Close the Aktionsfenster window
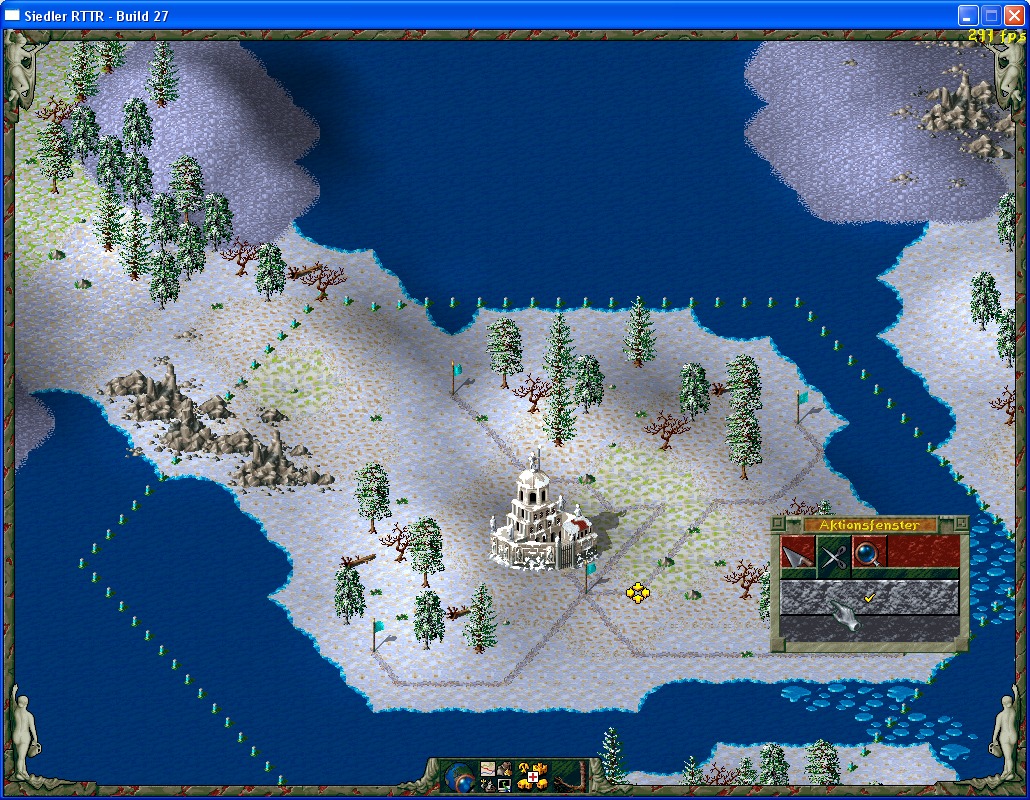Image resolution: width=1030 pixels, height=800 pixels. click(778, 524)
